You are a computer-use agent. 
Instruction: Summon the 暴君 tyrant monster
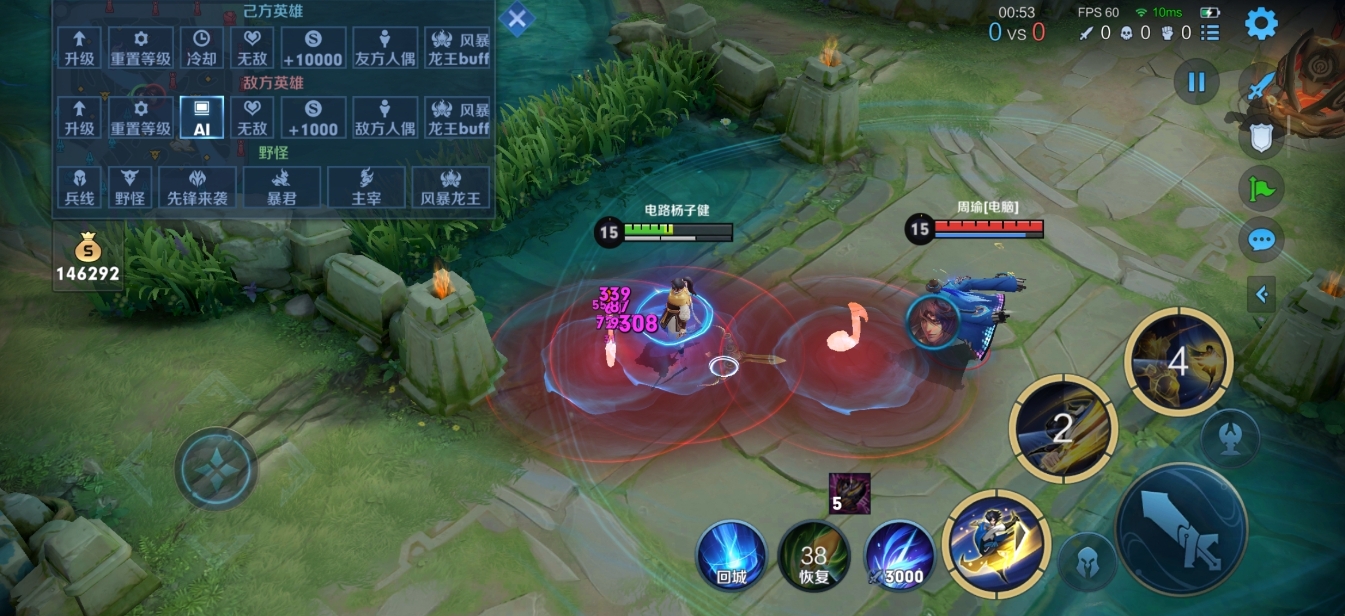coord(281,187)
